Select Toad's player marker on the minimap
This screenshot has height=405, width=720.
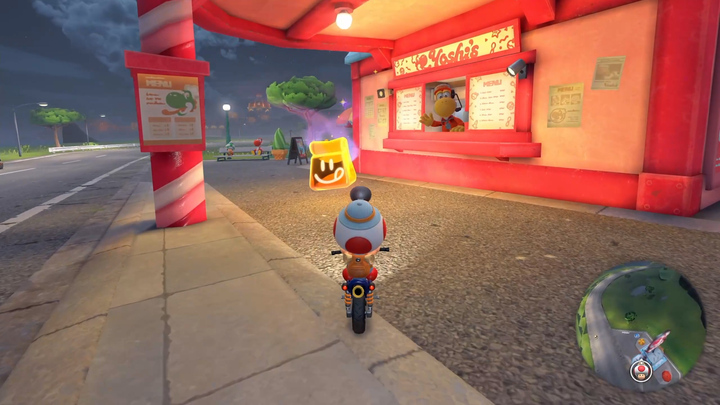(640, 371)
